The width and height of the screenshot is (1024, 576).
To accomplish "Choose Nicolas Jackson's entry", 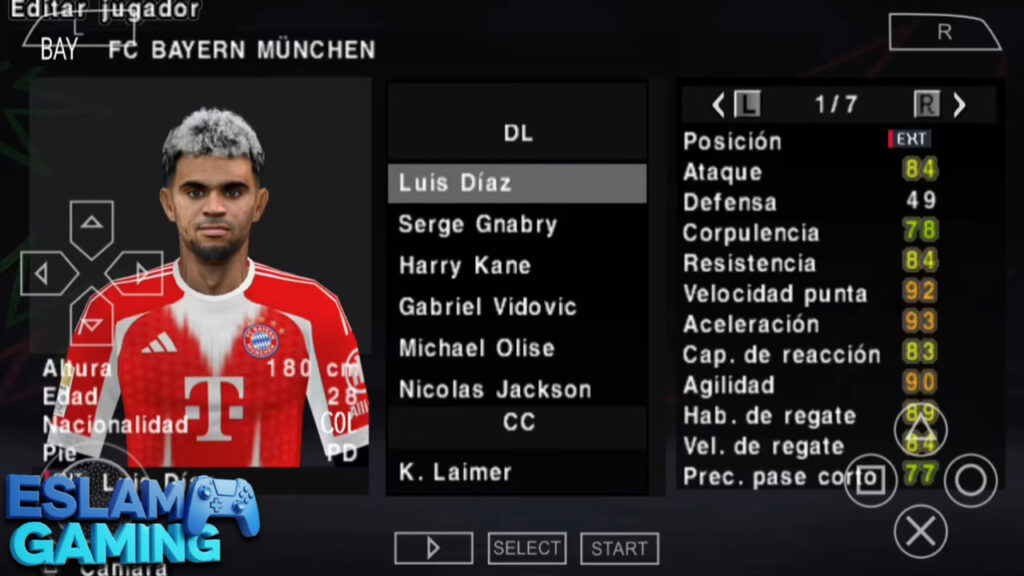I will pyautogui.click(x=516, y=389).
